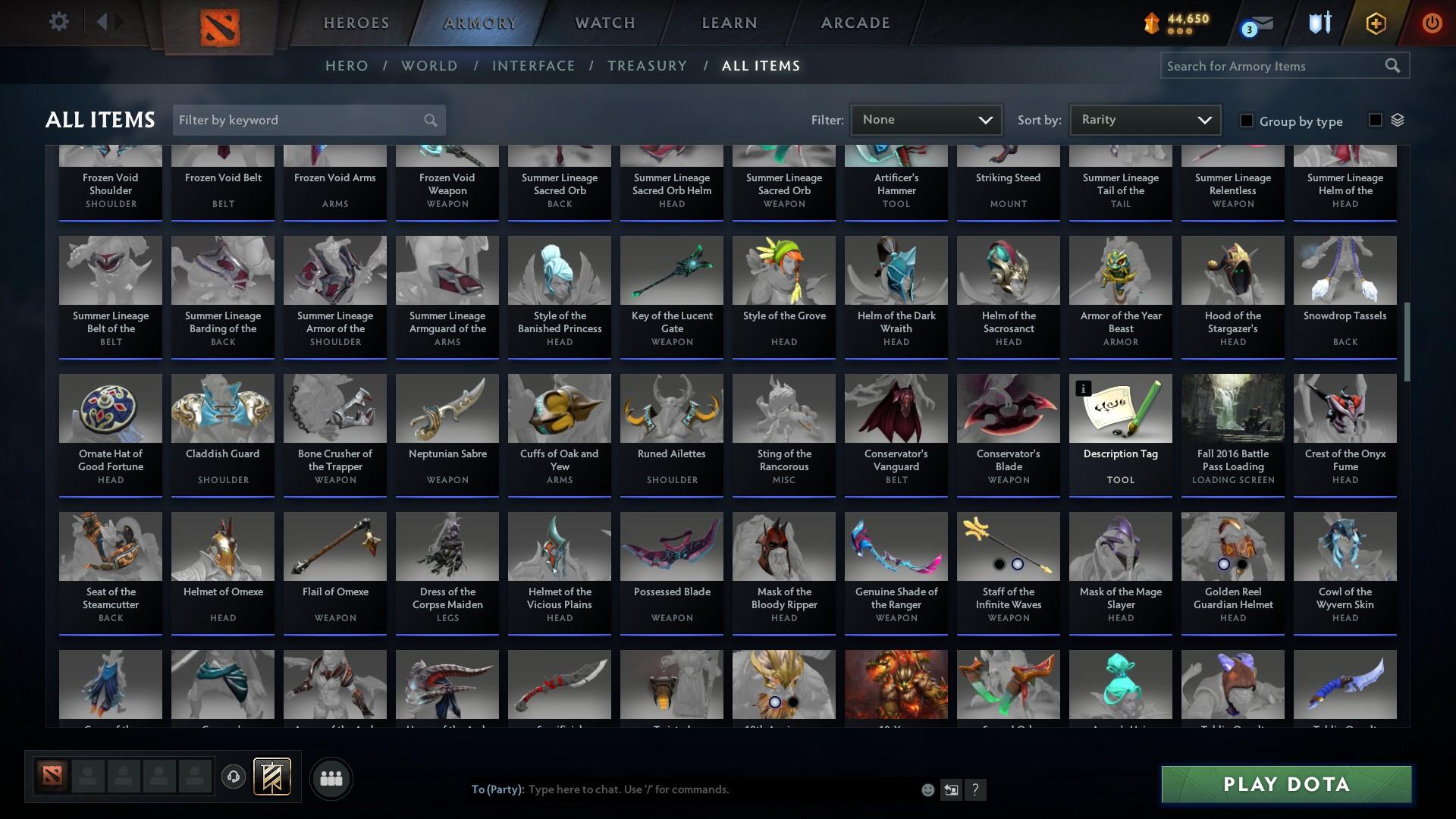Toggle the second style circle on Staff of the Infinite Waves
This screenshot has height=819, width=1456.
pyautogui.click(x=1018, y=564)
